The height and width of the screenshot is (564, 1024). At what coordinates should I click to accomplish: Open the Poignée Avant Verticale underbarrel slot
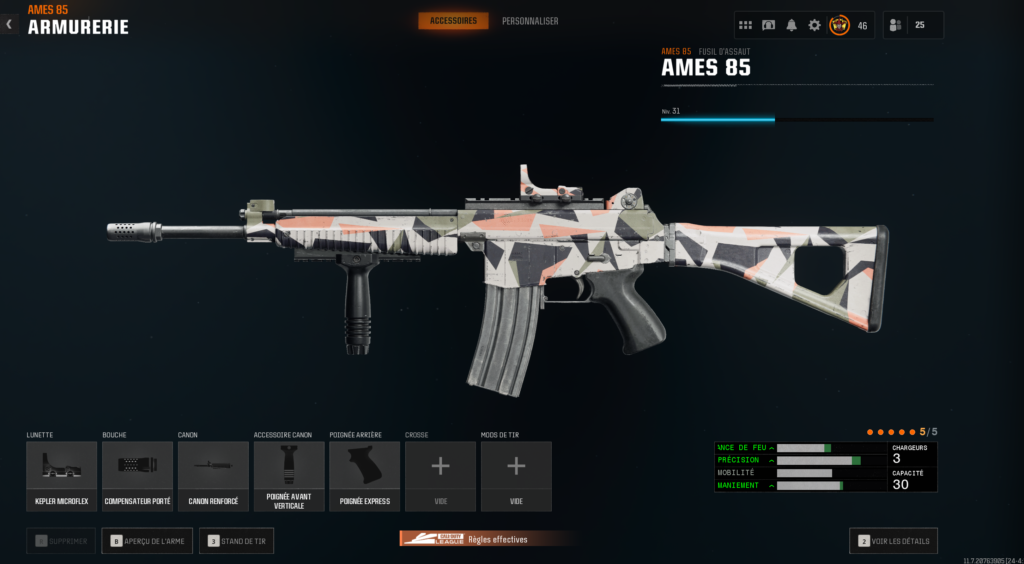click(289, 476)
